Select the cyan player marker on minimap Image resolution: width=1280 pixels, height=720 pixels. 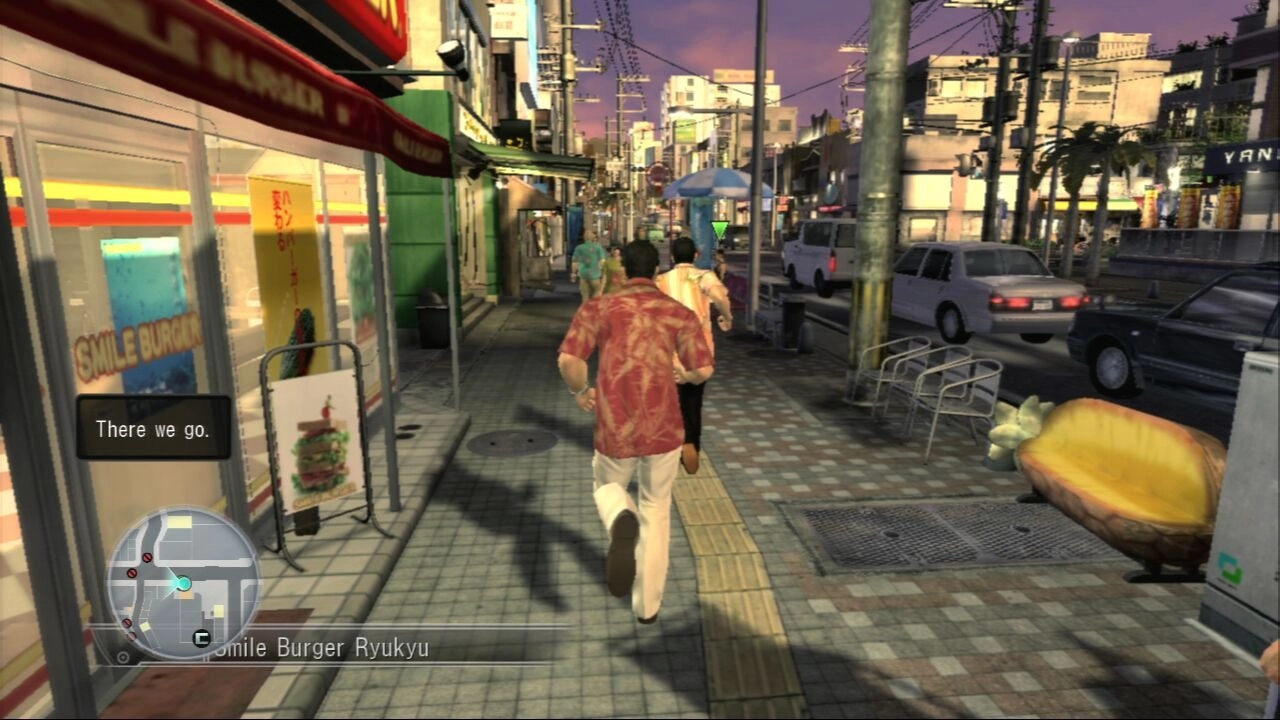pyautogui.click(x=183, y=583)
